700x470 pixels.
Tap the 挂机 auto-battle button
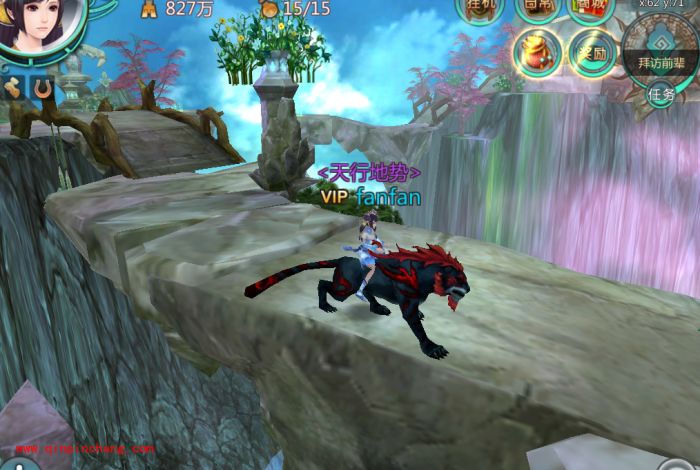click(480, 8)
